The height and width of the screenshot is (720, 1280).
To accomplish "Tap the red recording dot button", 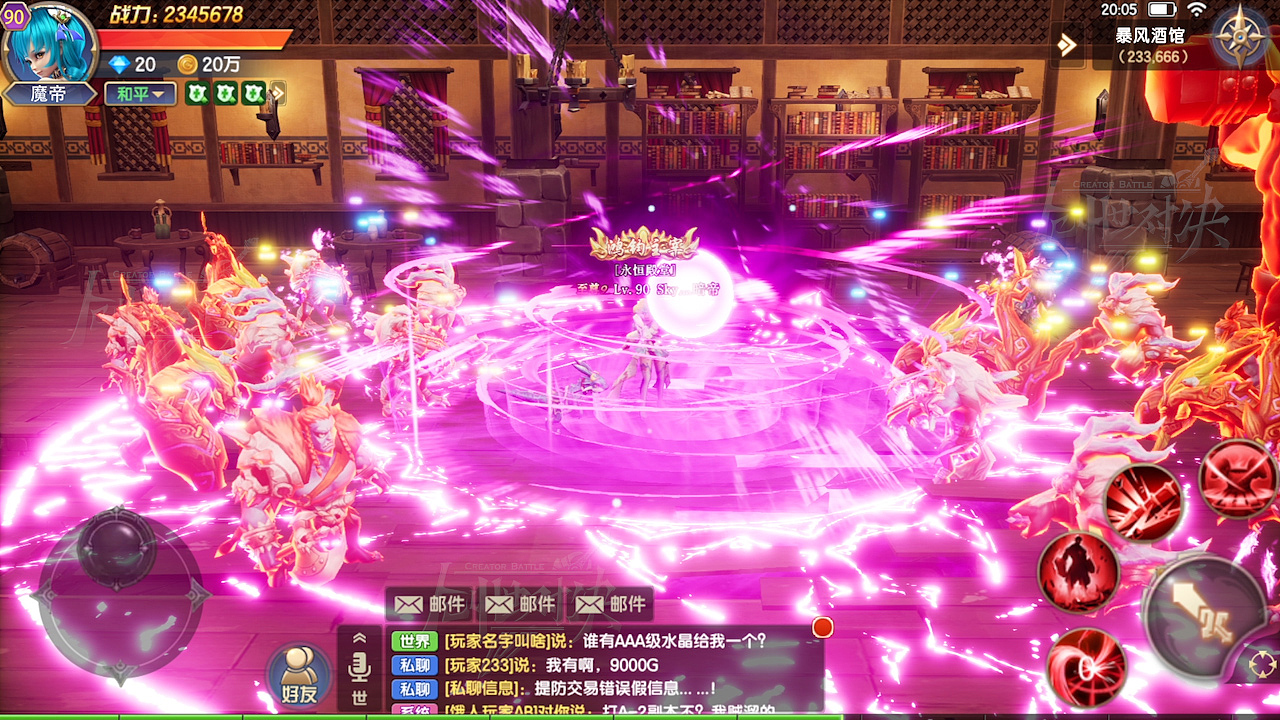I will tap(822, 627).
